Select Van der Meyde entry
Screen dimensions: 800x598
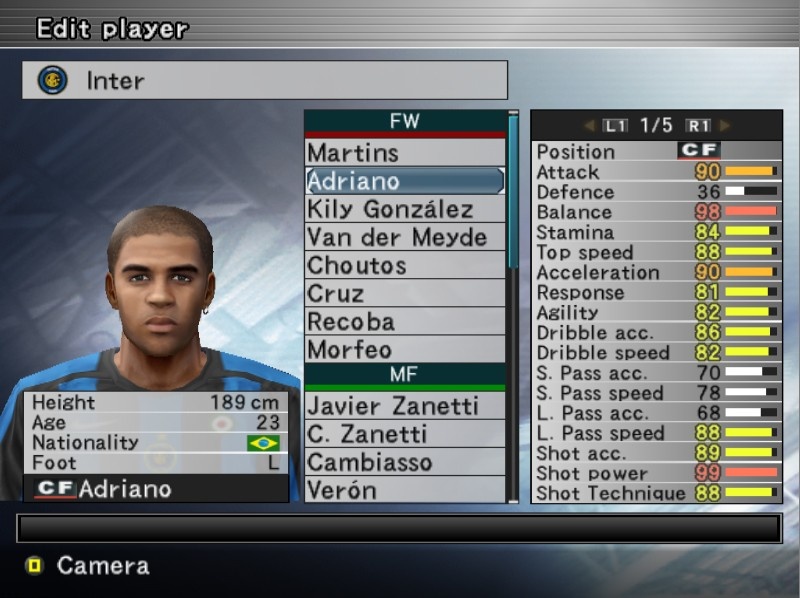coord(404,237)
